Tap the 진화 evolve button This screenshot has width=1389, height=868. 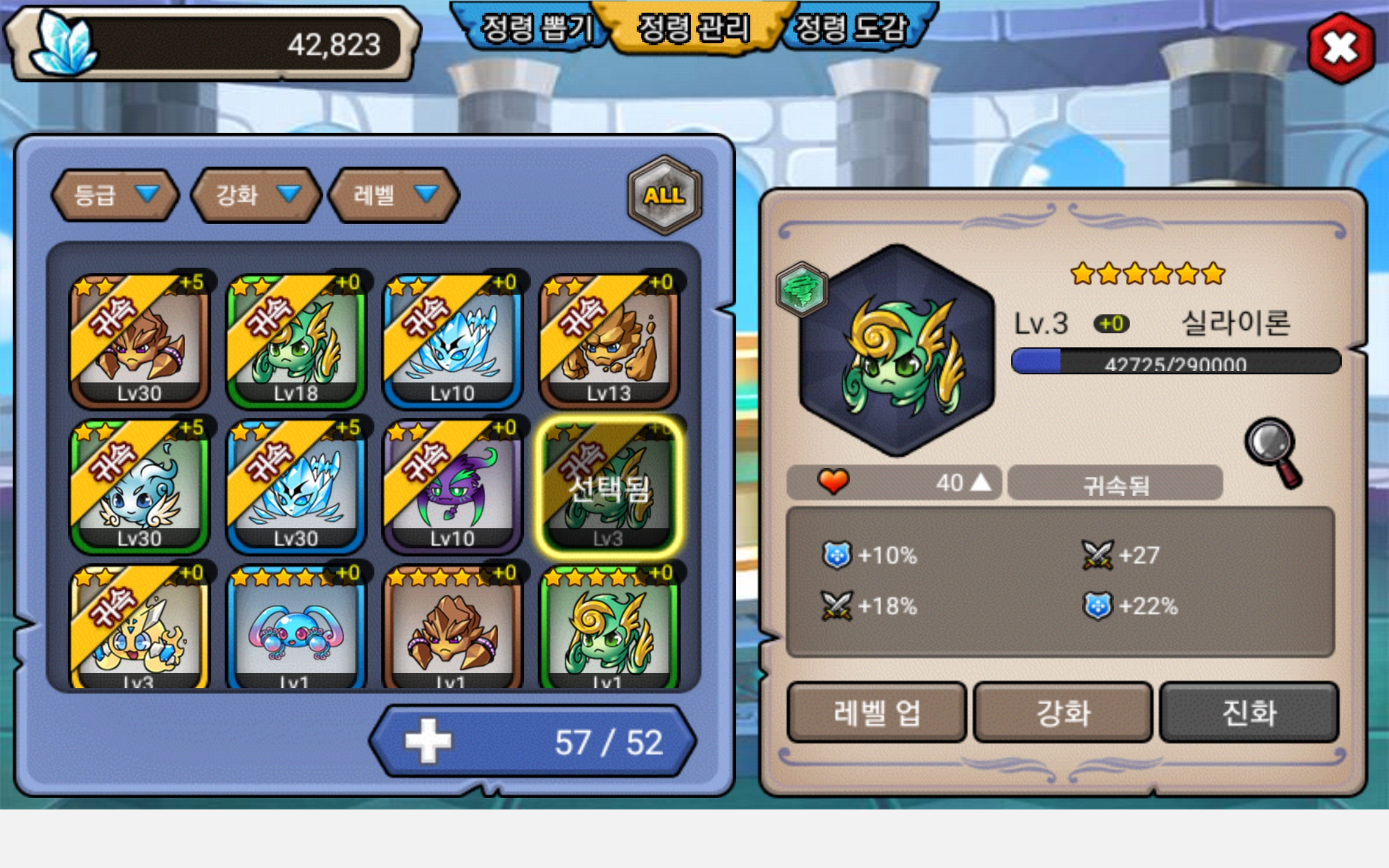pos(1250,712)
